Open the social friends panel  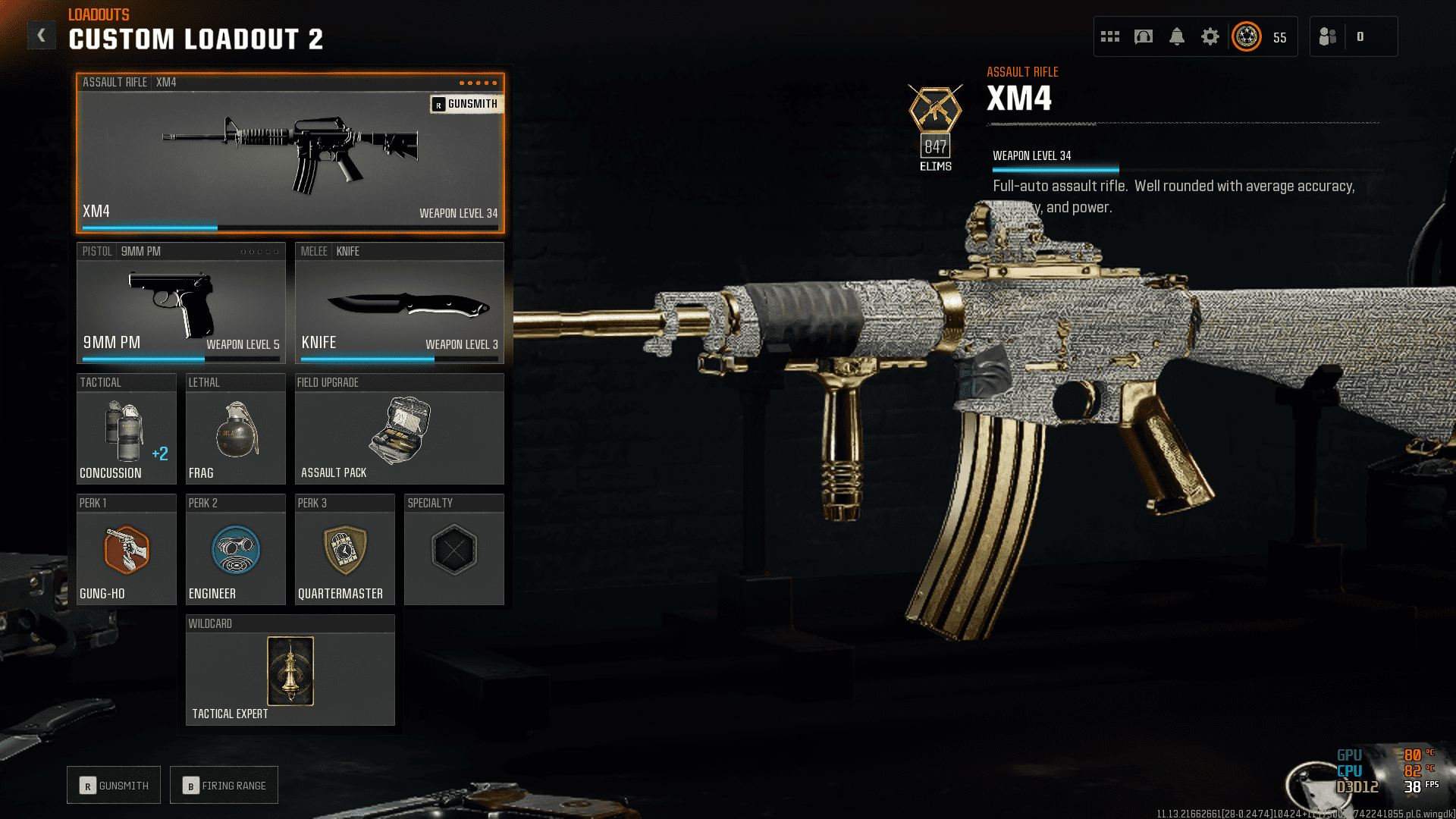pos(1328,36)
